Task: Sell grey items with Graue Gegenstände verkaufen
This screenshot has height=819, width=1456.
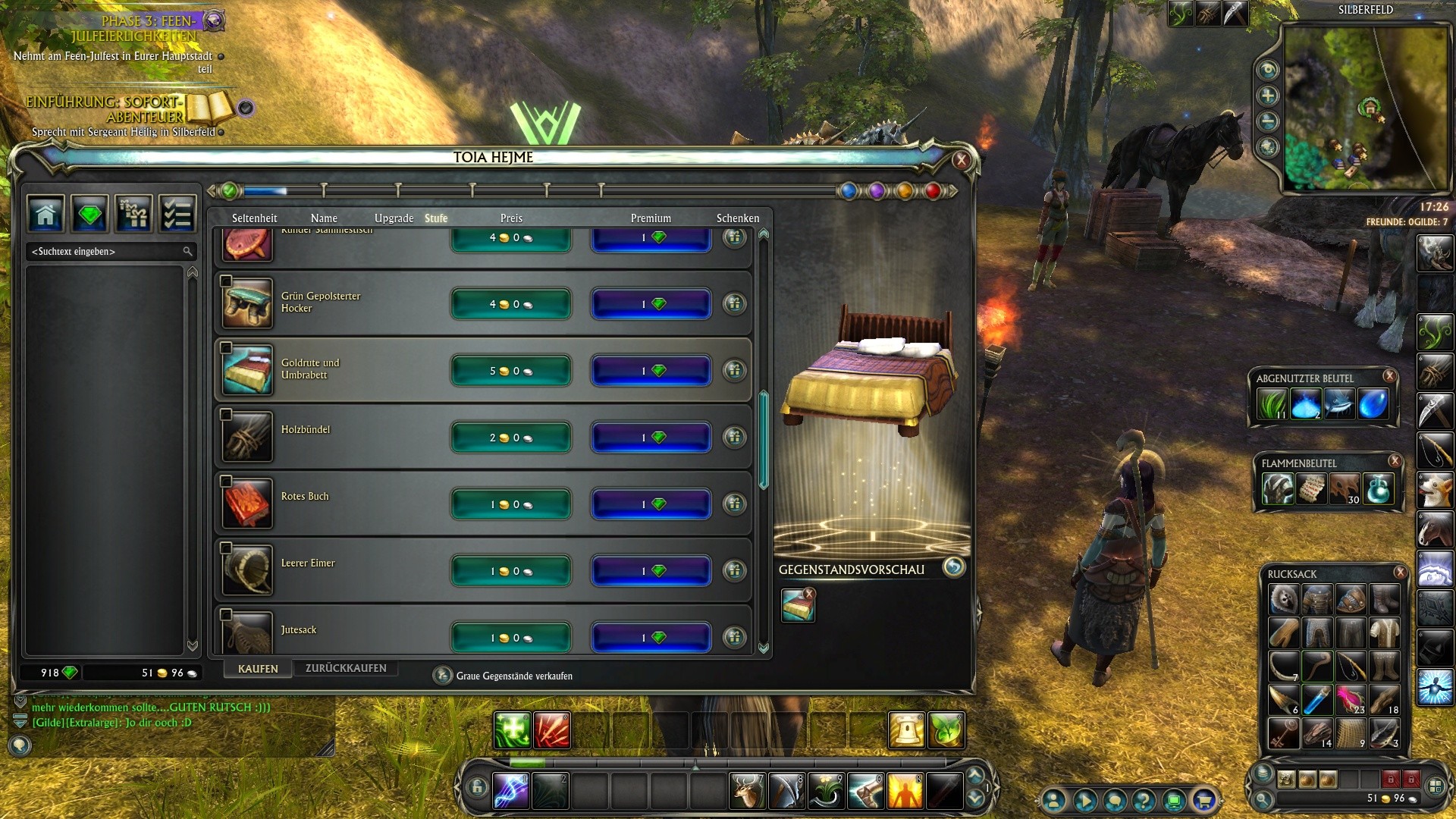Action: pos(442,676)
